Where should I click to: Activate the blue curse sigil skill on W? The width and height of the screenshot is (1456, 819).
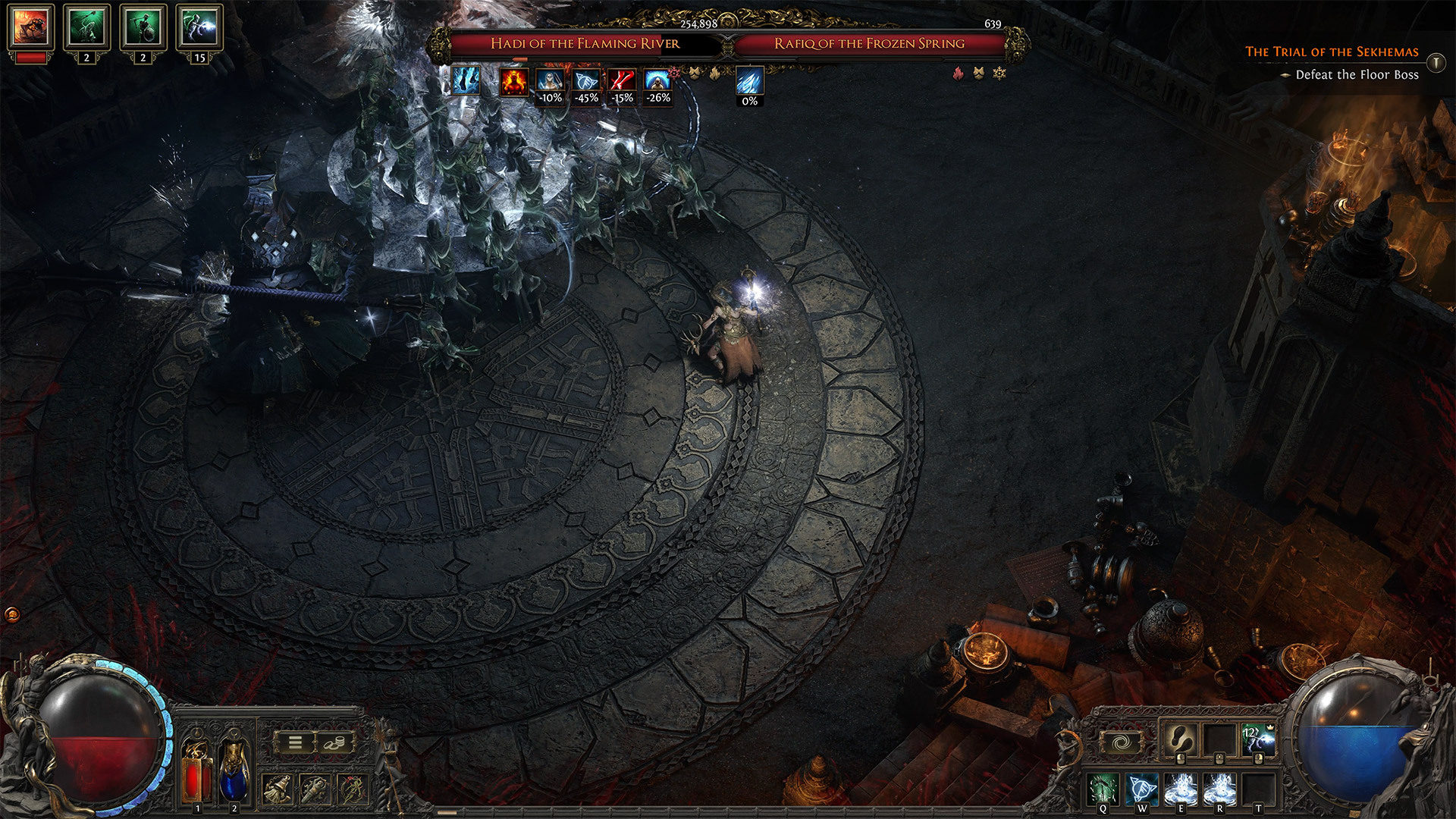[x=1141, y=789]
